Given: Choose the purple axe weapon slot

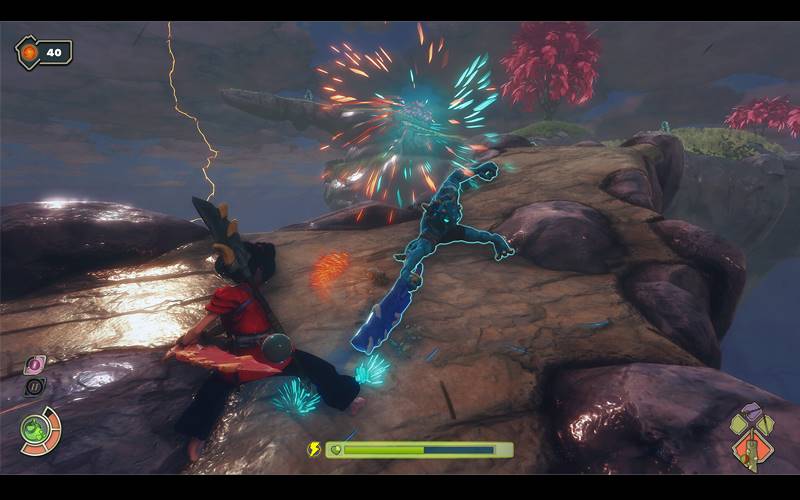Looking at the screenshot, I should tap(751, 412).
